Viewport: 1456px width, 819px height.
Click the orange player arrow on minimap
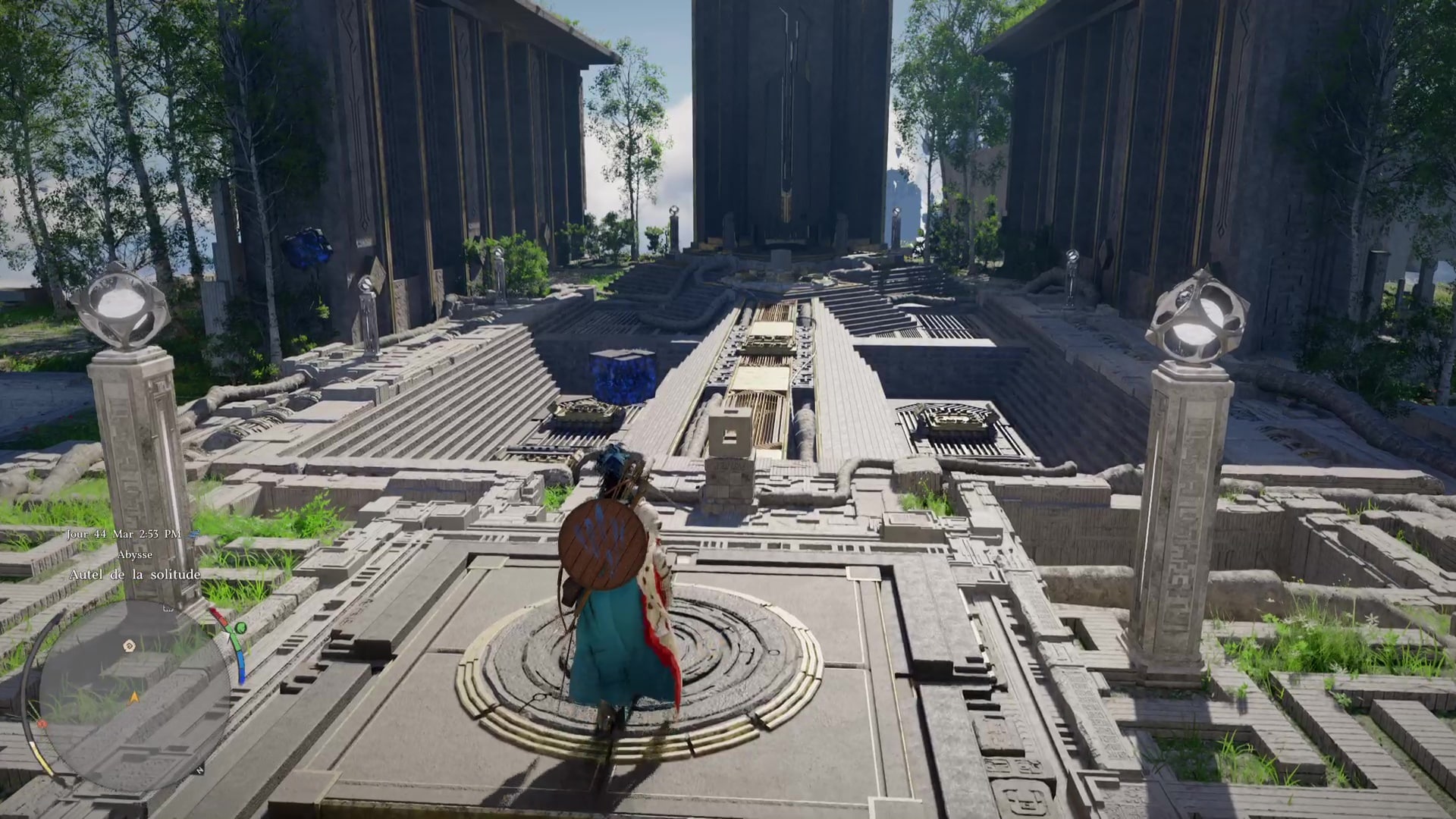[135, 696]
